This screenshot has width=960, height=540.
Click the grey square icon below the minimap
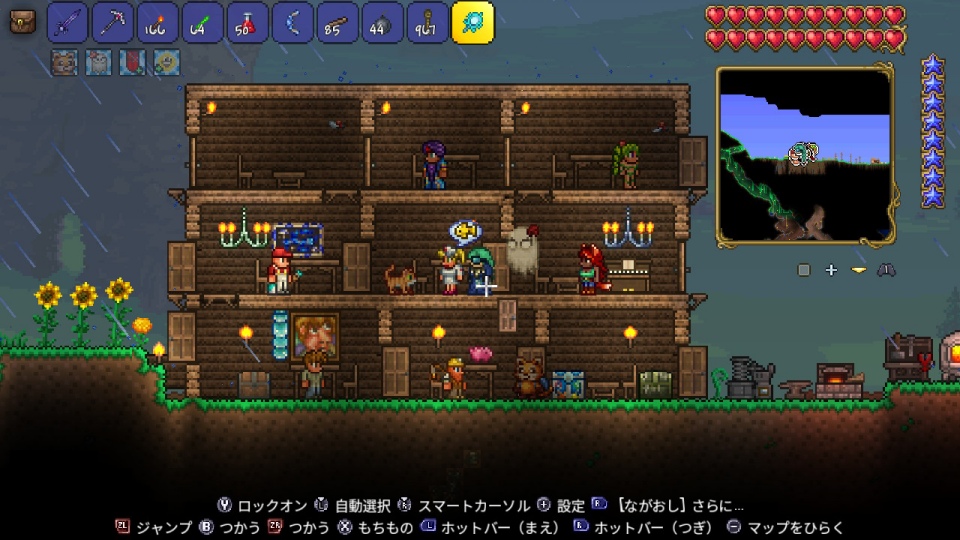coord(804,270)
